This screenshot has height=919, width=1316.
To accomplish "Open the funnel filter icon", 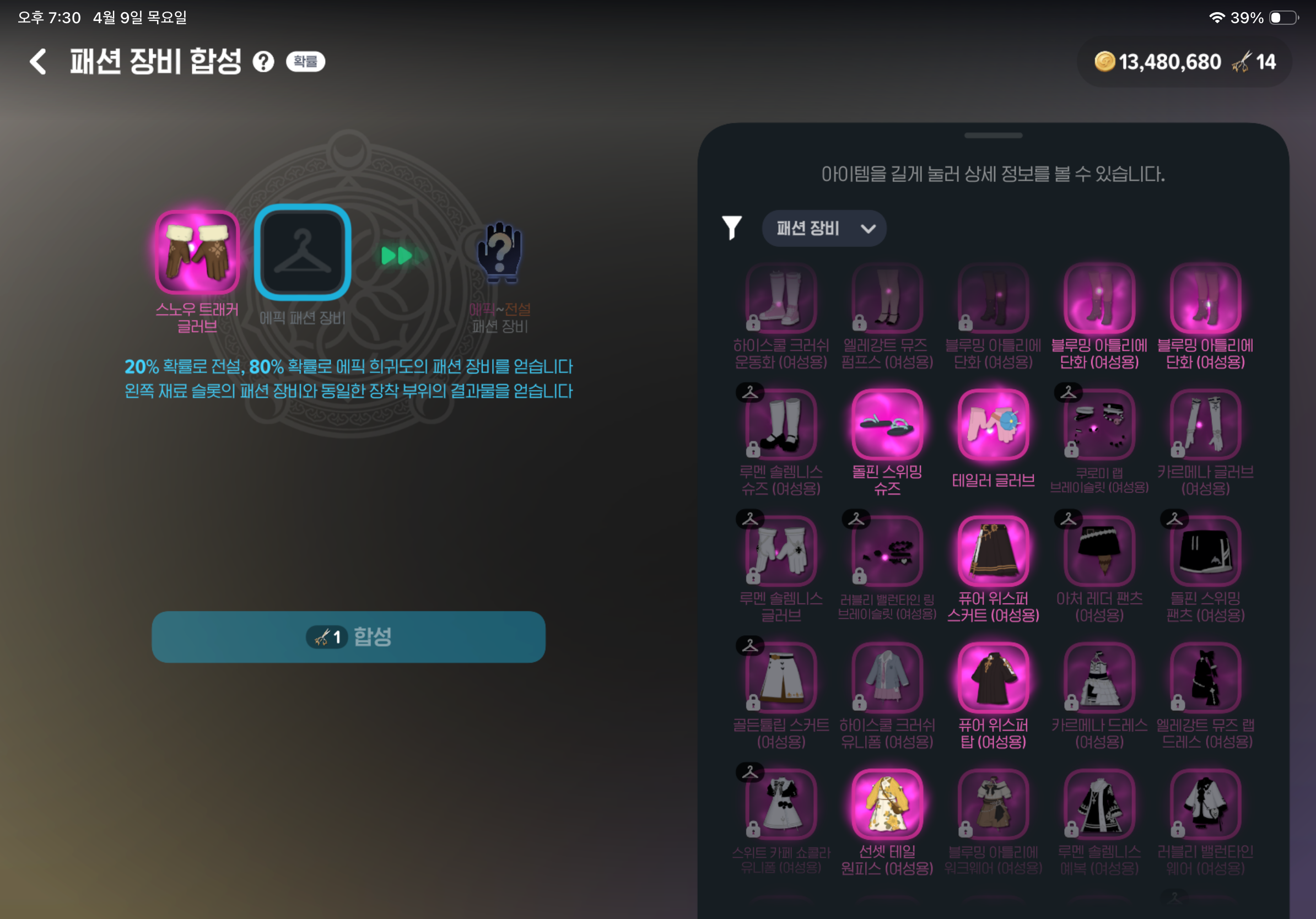I will coord(731,228).
